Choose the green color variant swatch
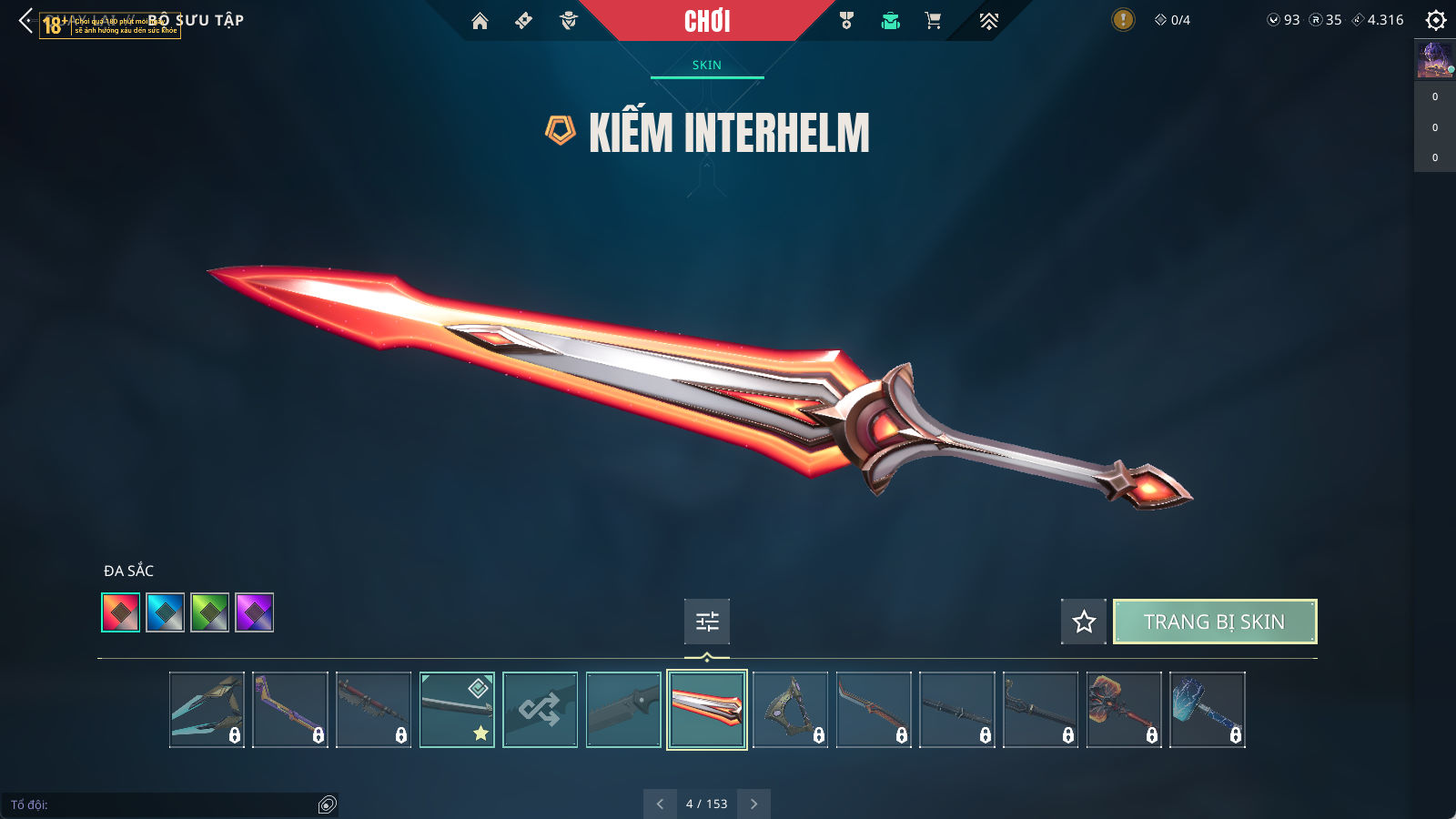This screenshot has height=819, width=1456. pyautogui.click(x=209, y=612)
